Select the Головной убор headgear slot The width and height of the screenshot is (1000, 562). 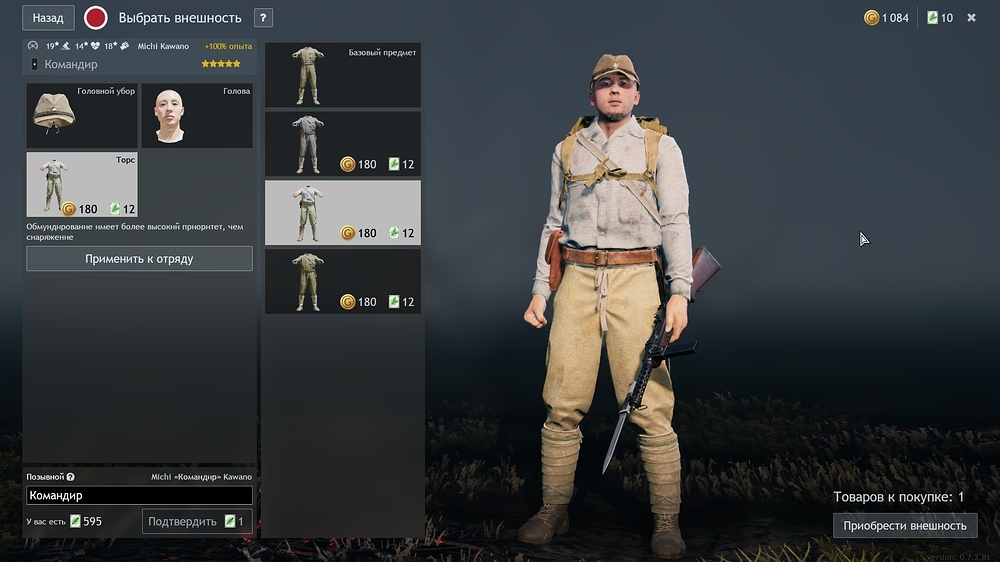[x=82, y=116]
